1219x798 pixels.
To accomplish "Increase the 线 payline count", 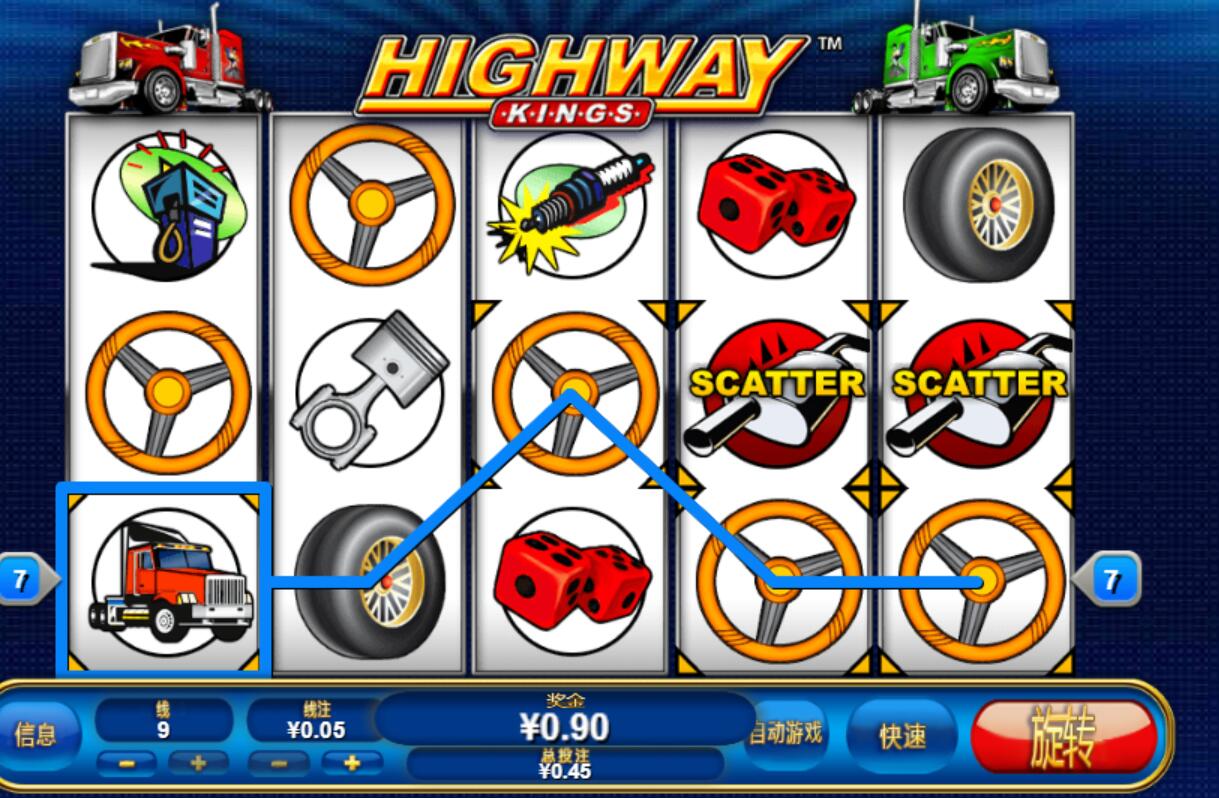I will (x=198, y=764).
